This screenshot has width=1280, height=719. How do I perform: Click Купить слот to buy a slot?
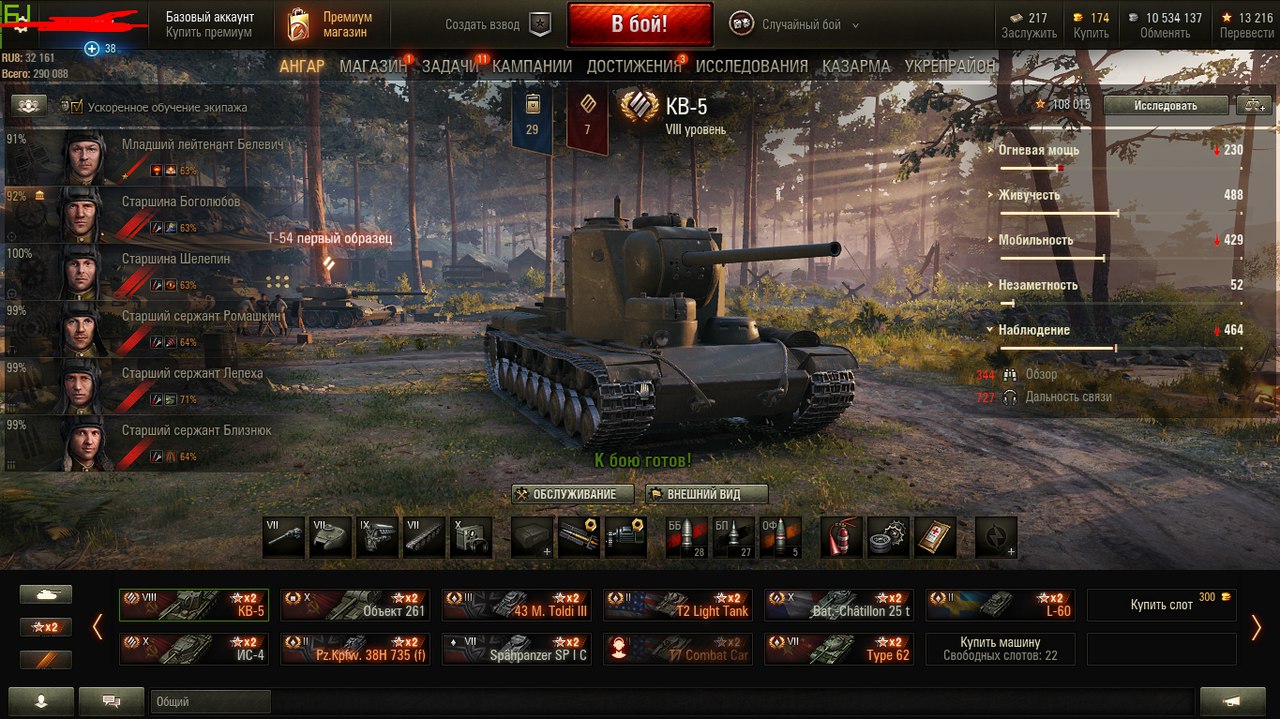pos(1161,605)
